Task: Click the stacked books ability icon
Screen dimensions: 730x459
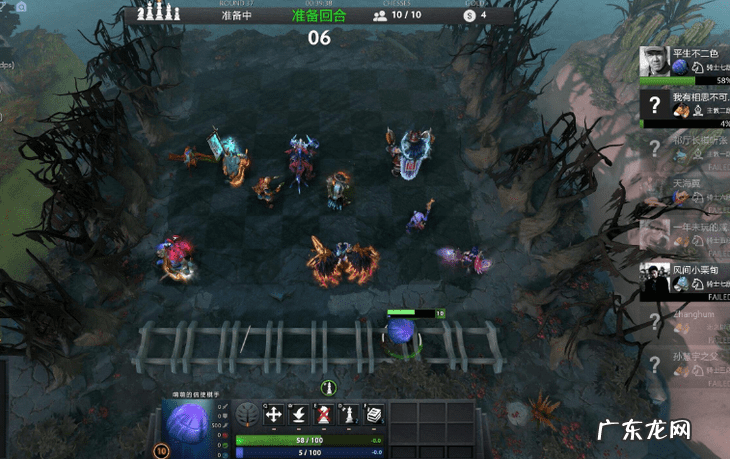Action: (x=374, y=414)
